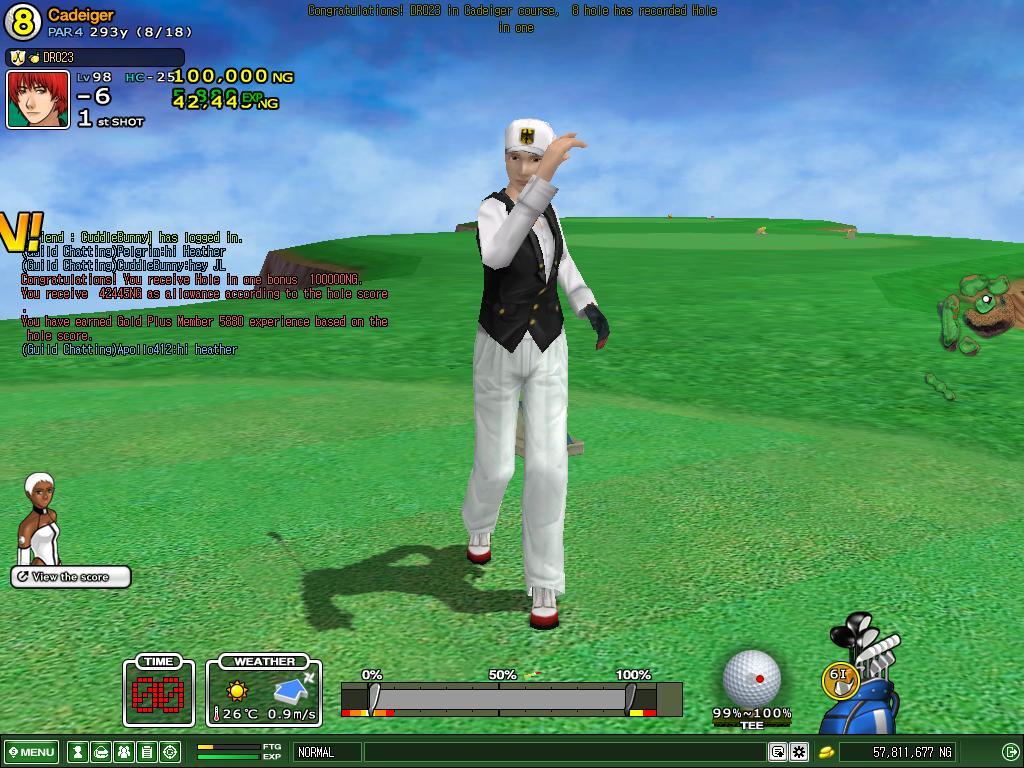Click the chat input field

pyautogui.click(x=565, y=752)
